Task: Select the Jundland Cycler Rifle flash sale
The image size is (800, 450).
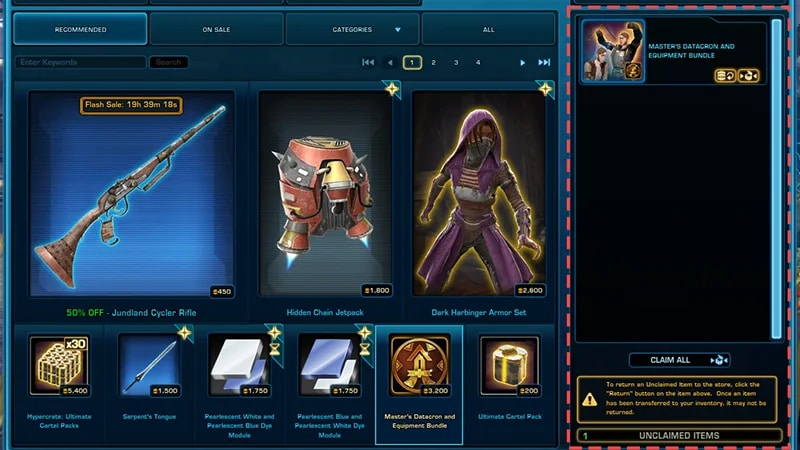Action: click(x=132, y=195)
